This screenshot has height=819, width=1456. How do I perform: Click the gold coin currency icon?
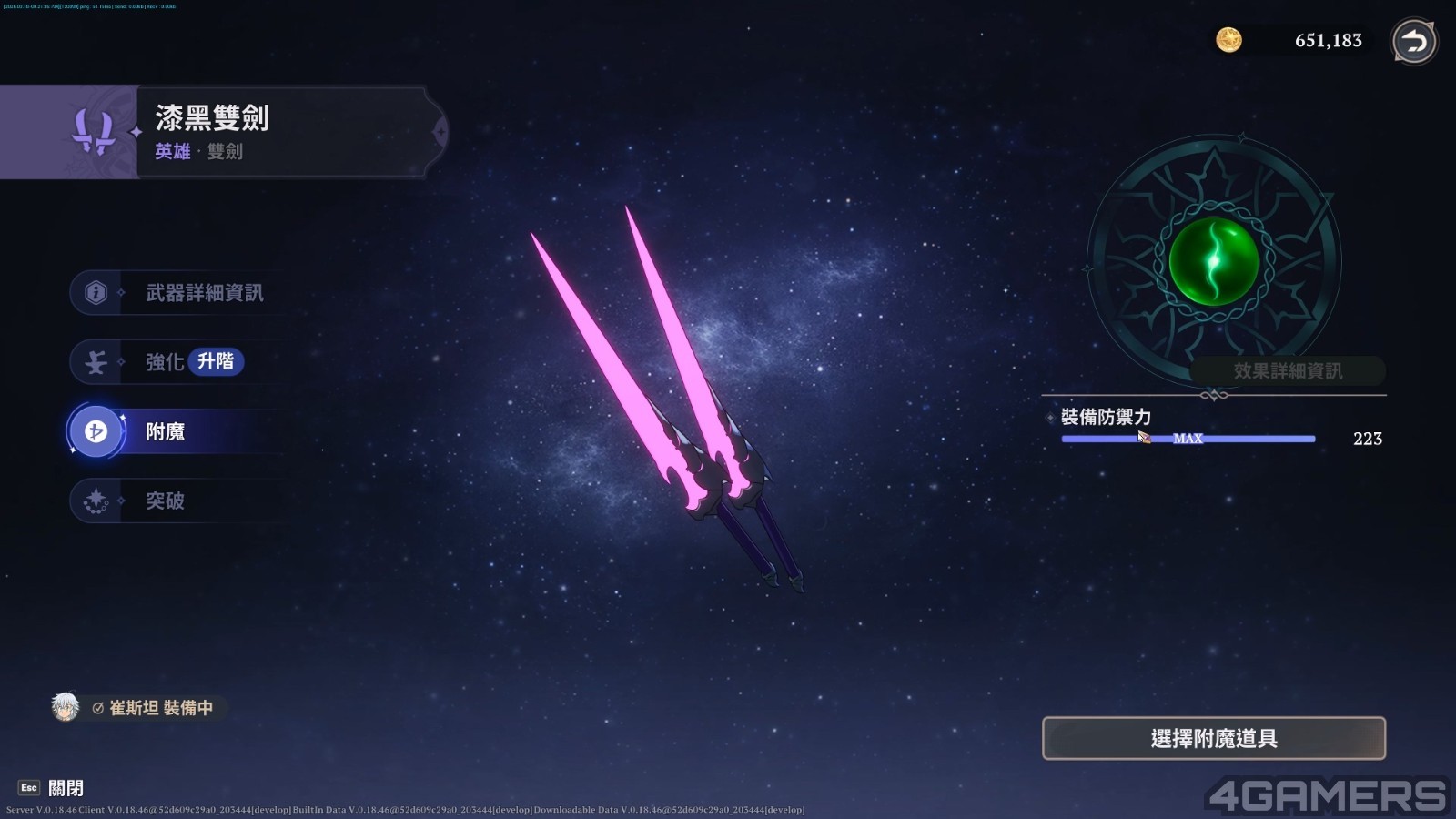(x=1228, y=40)
